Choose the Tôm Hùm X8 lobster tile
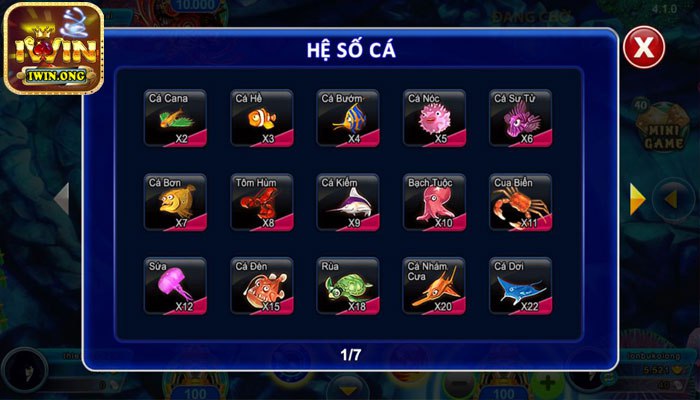This screenshot has height=400, width=700. pos(262,203)
